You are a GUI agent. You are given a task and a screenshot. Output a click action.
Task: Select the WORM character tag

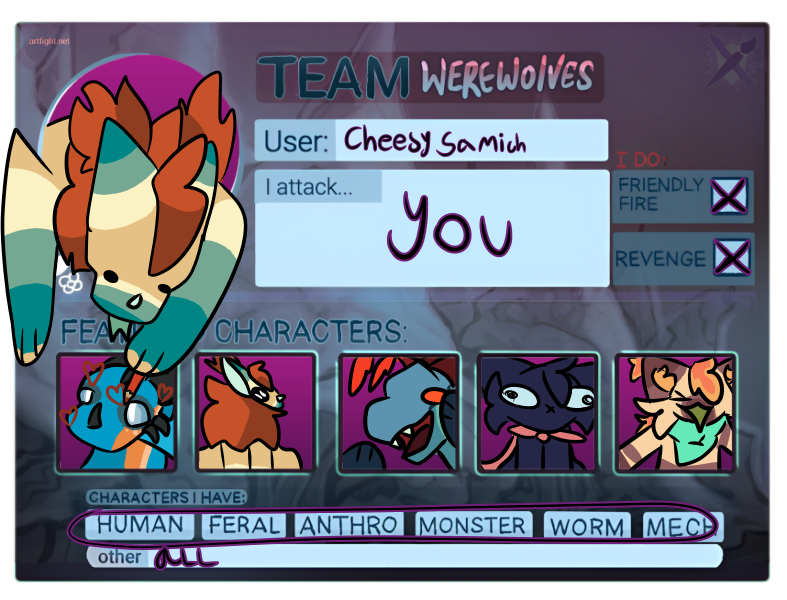tap(588, 526)
